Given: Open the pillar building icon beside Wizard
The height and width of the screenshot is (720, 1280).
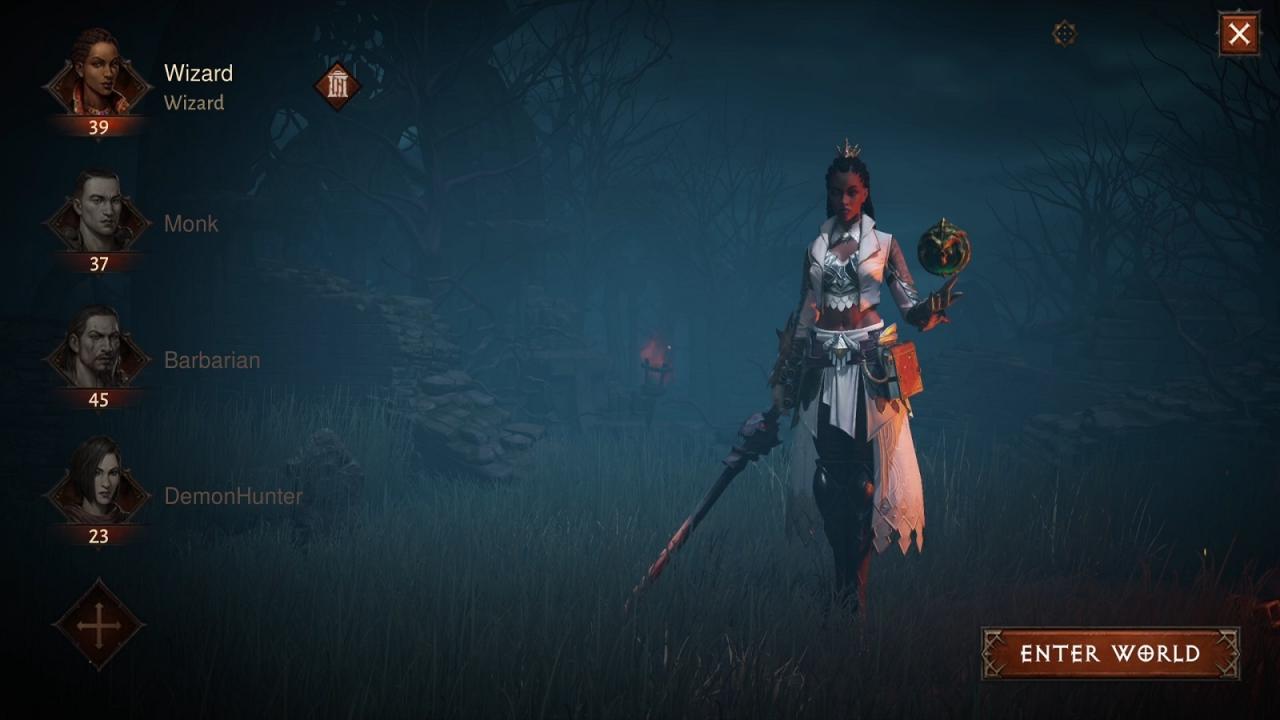Looking at the screenshot, I should (337, 86).
